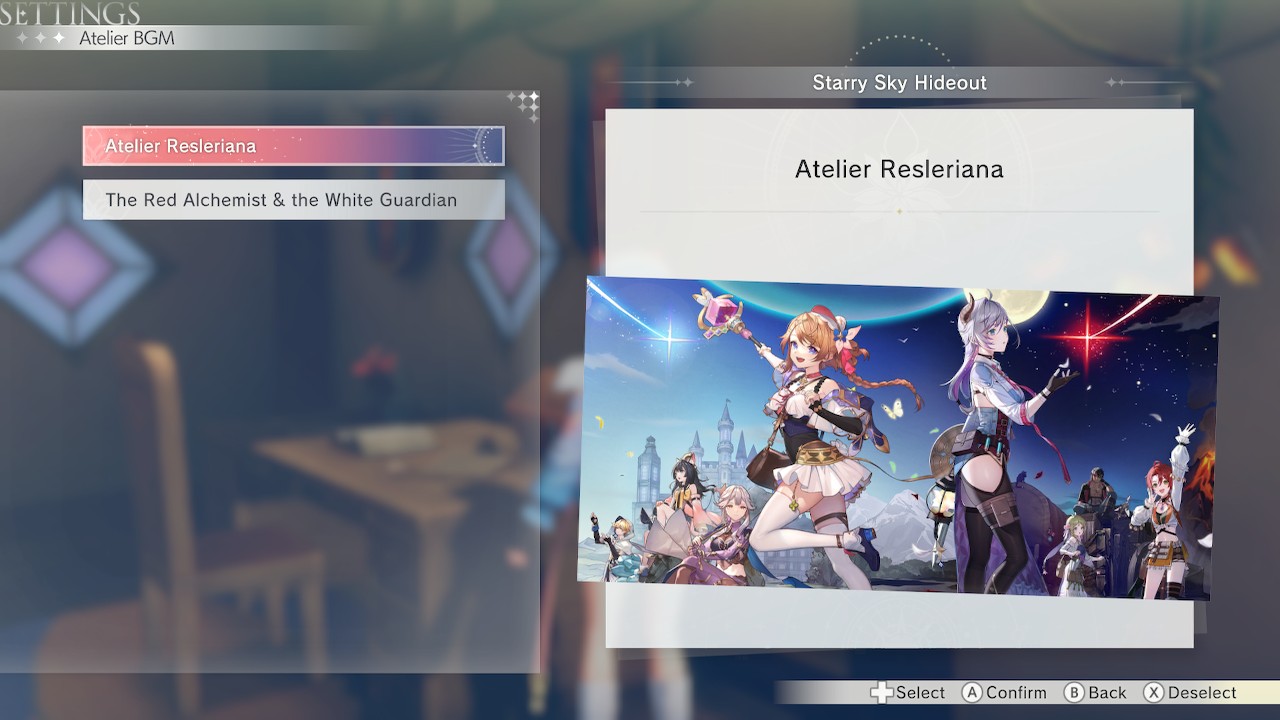The height and width of the screenshot is (720, 1280).
Task: Click the star cluster ornament above the track list
Action: 524,104
